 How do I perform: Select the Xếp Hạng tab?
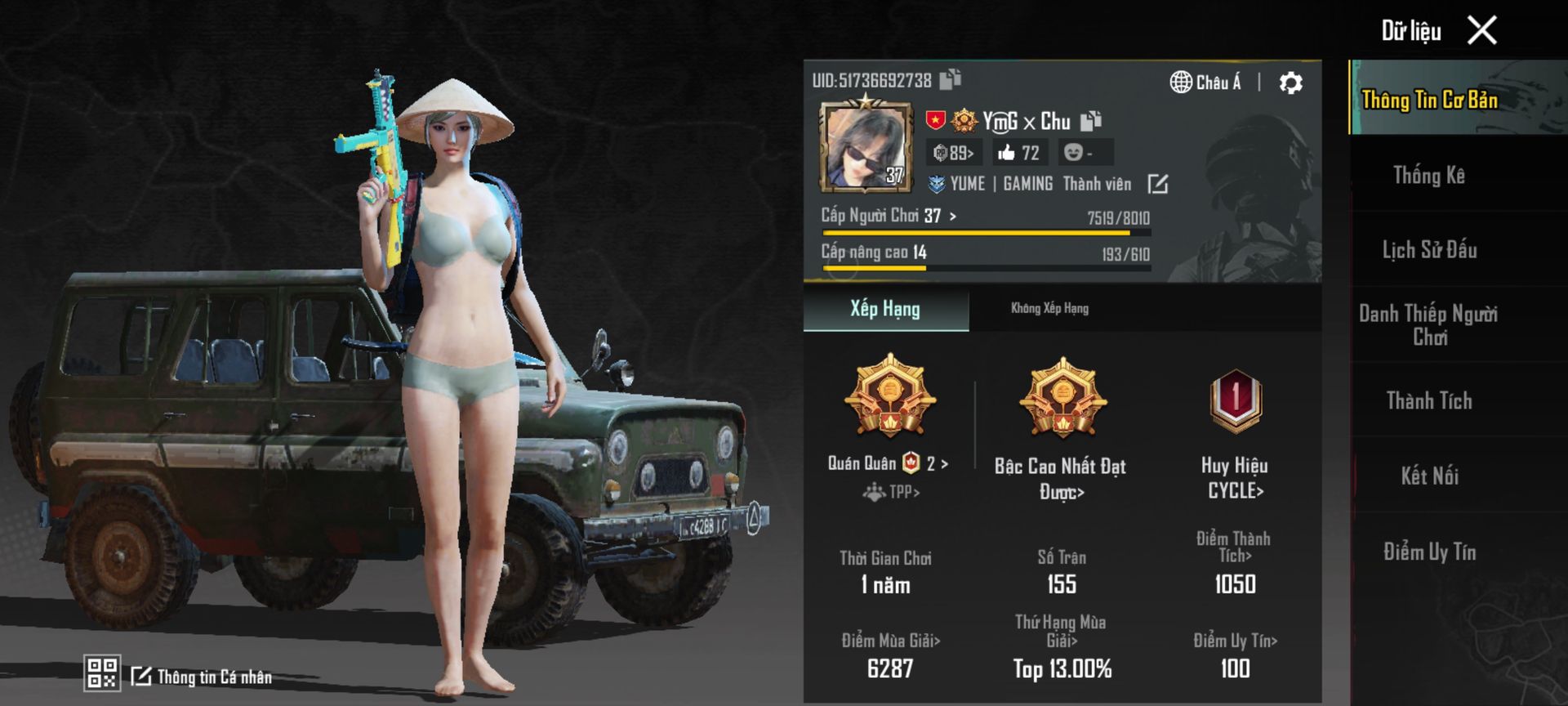coord(885,309)
